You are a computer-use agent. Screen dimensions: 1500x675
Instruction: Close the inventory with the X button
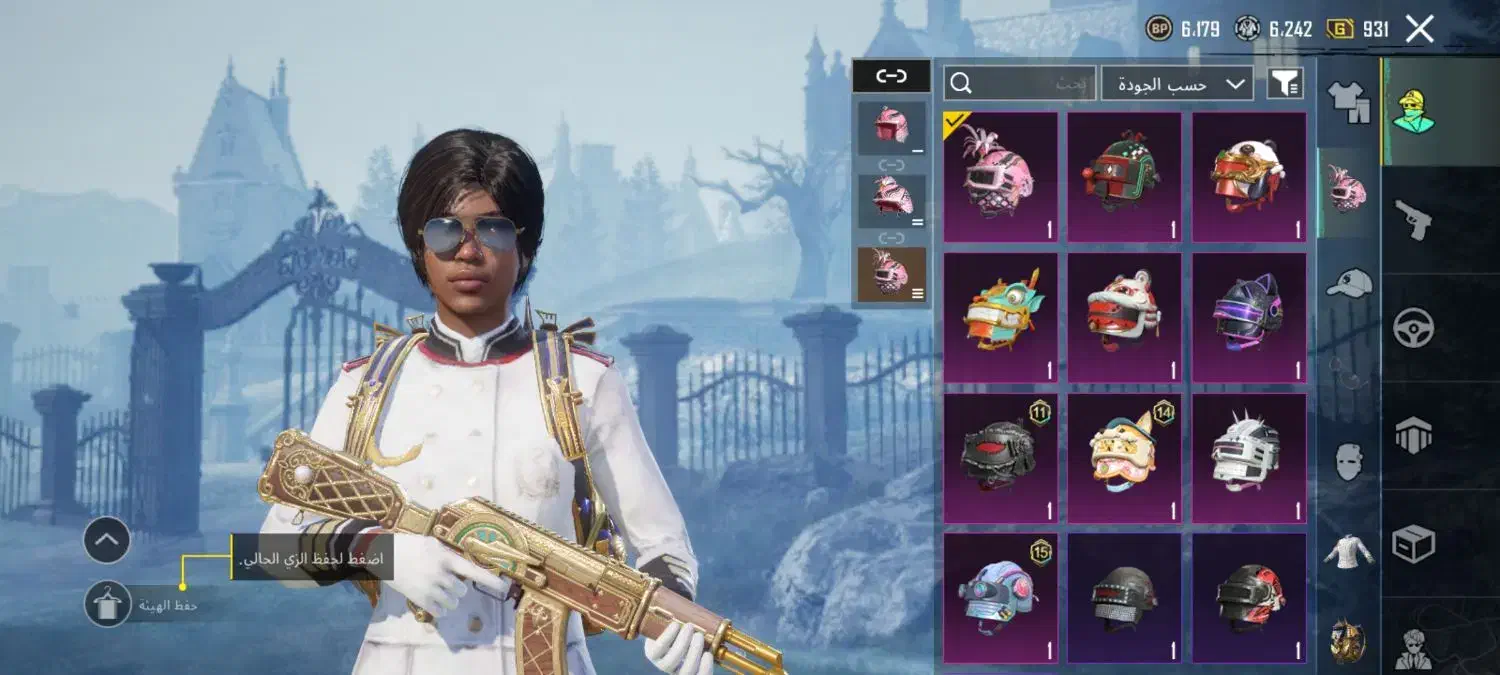pyautogui.click(x=1420, y=29)
